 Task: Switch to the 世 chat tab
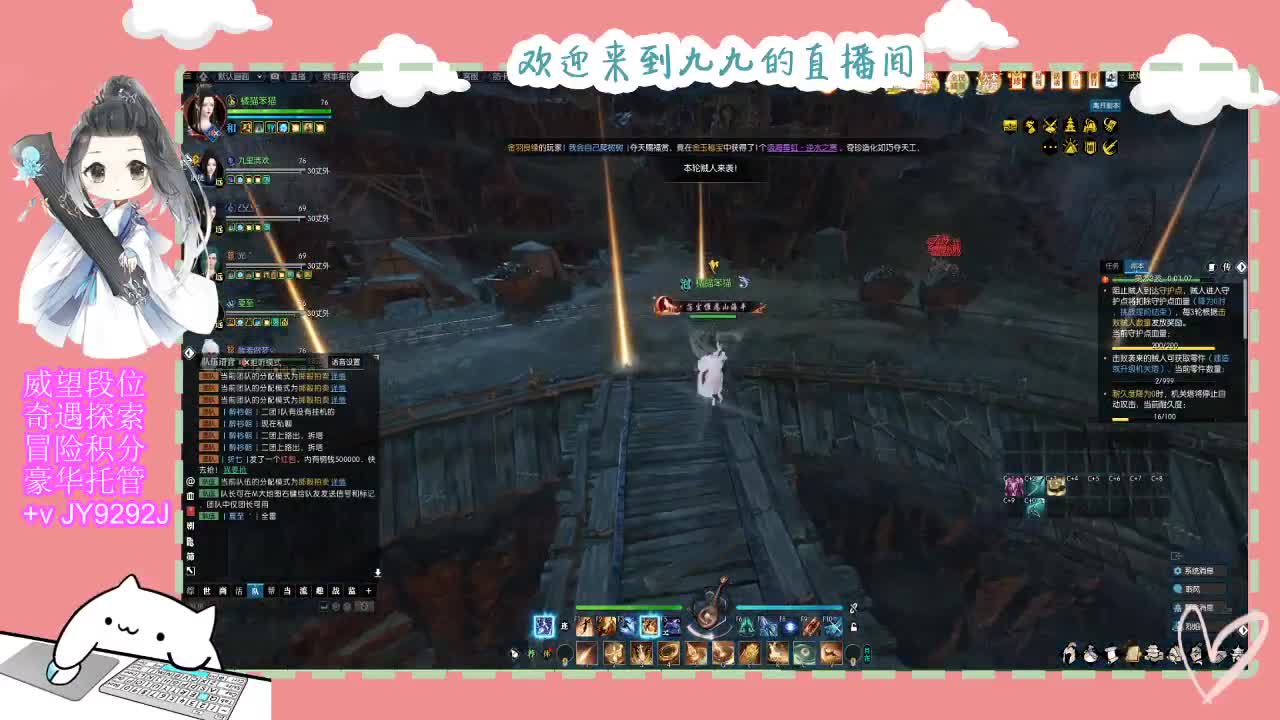205,589
